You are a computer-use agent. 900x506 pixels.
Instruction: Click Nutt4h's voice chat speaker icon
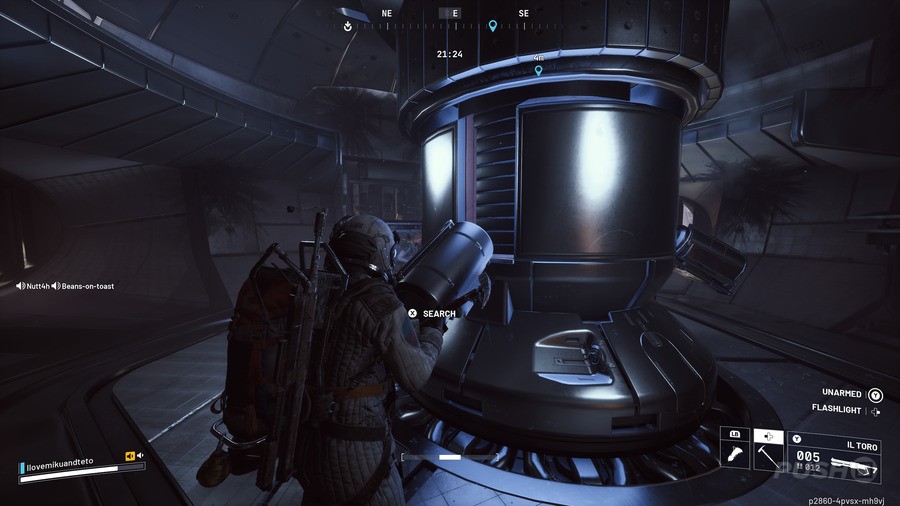click(x=20, y=286)
